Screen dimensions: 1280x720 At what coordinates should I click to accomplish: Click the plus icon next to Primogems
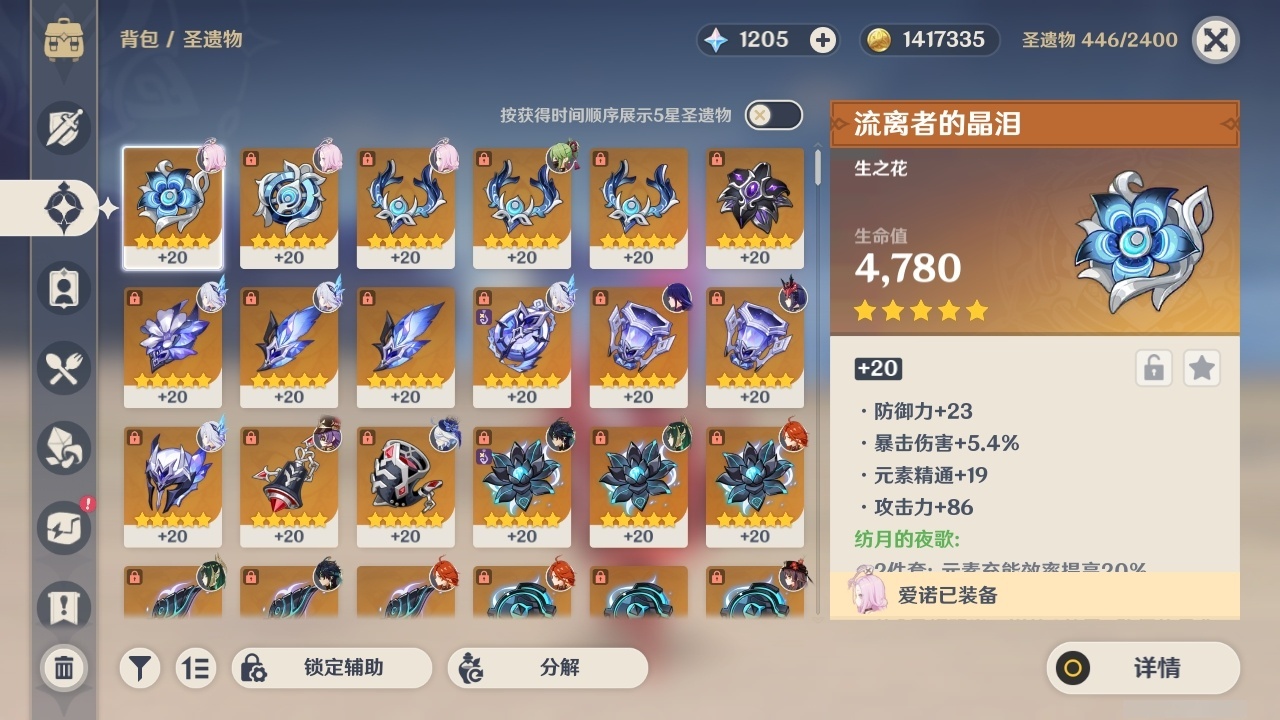822,40
